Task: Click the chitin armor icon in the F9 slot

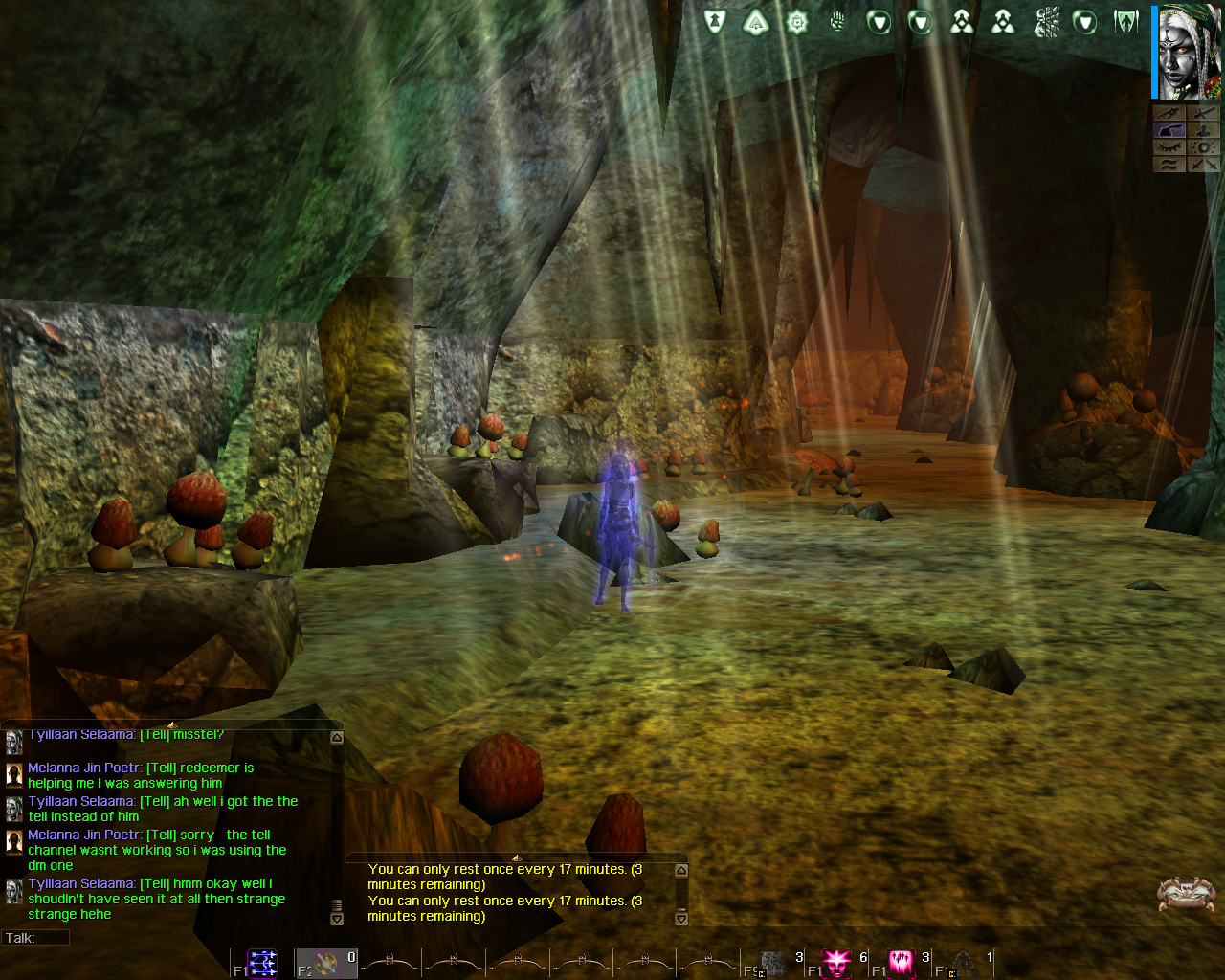Action: pos(770,963)
